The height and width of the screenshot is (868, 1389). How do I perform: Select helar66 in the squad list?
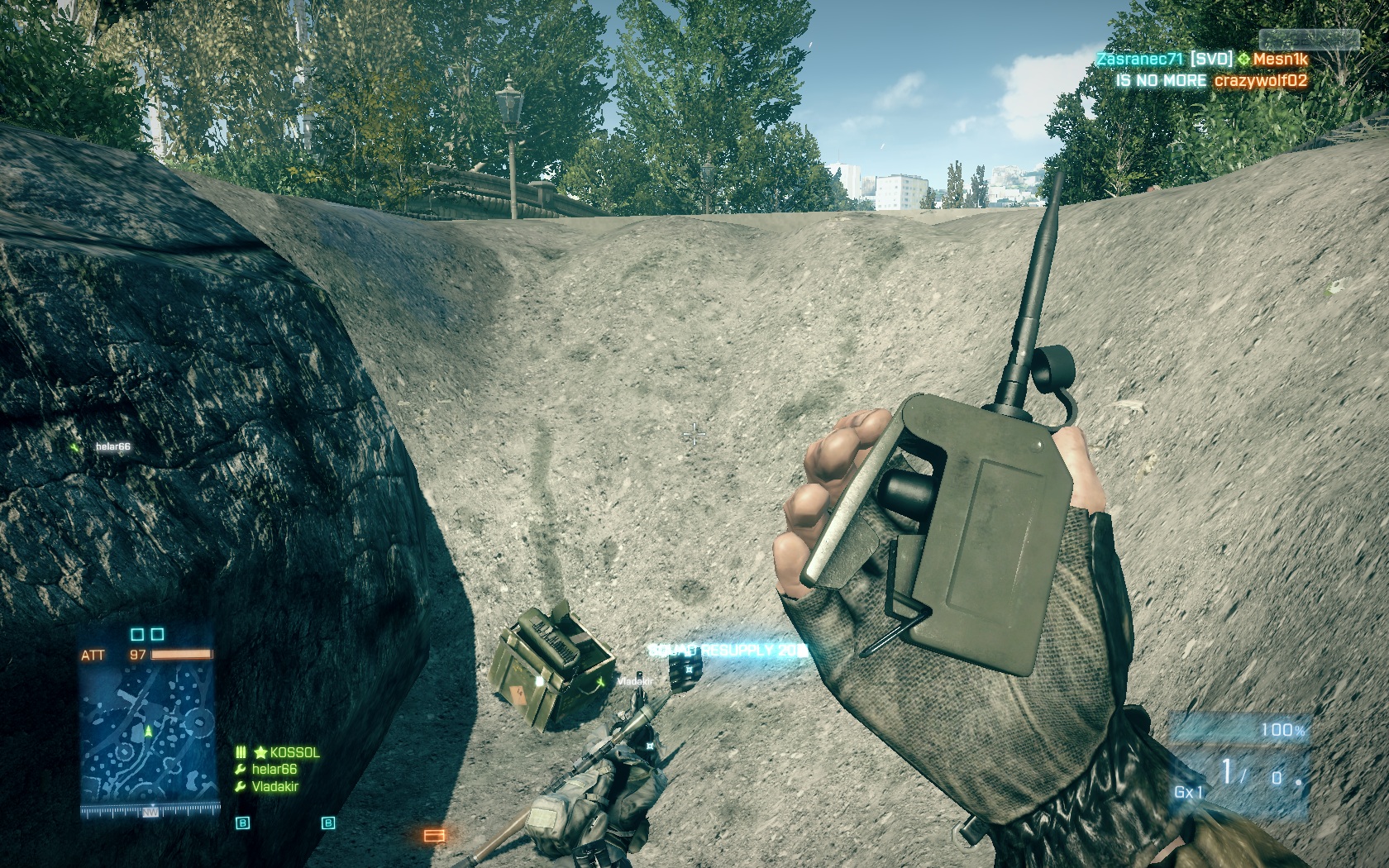[x=274, y=770]
